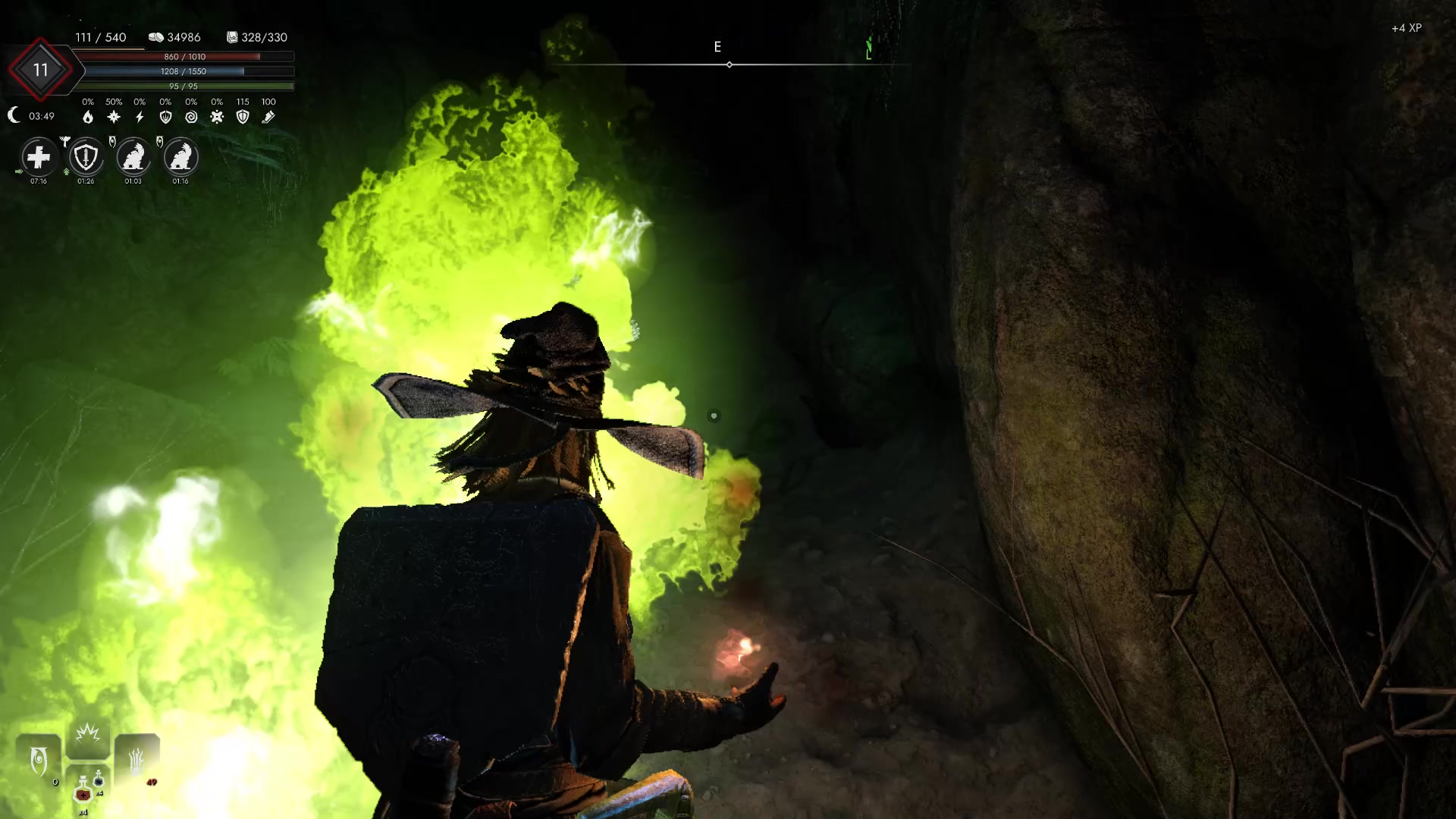Click the inventory bag icon showing 328/330

[232, 36]
